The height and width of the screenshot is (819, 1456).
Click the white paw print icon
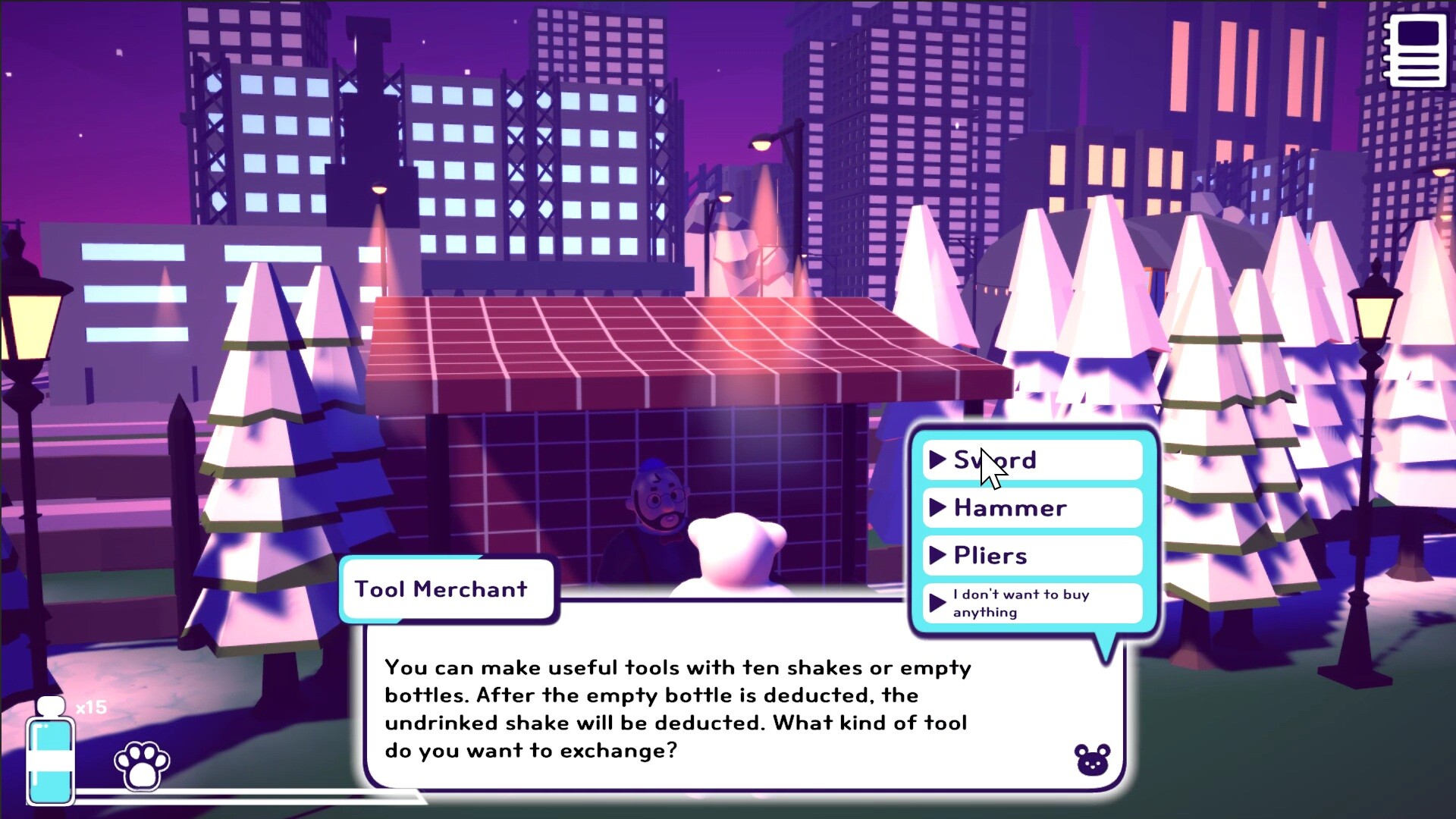point(143,765)
